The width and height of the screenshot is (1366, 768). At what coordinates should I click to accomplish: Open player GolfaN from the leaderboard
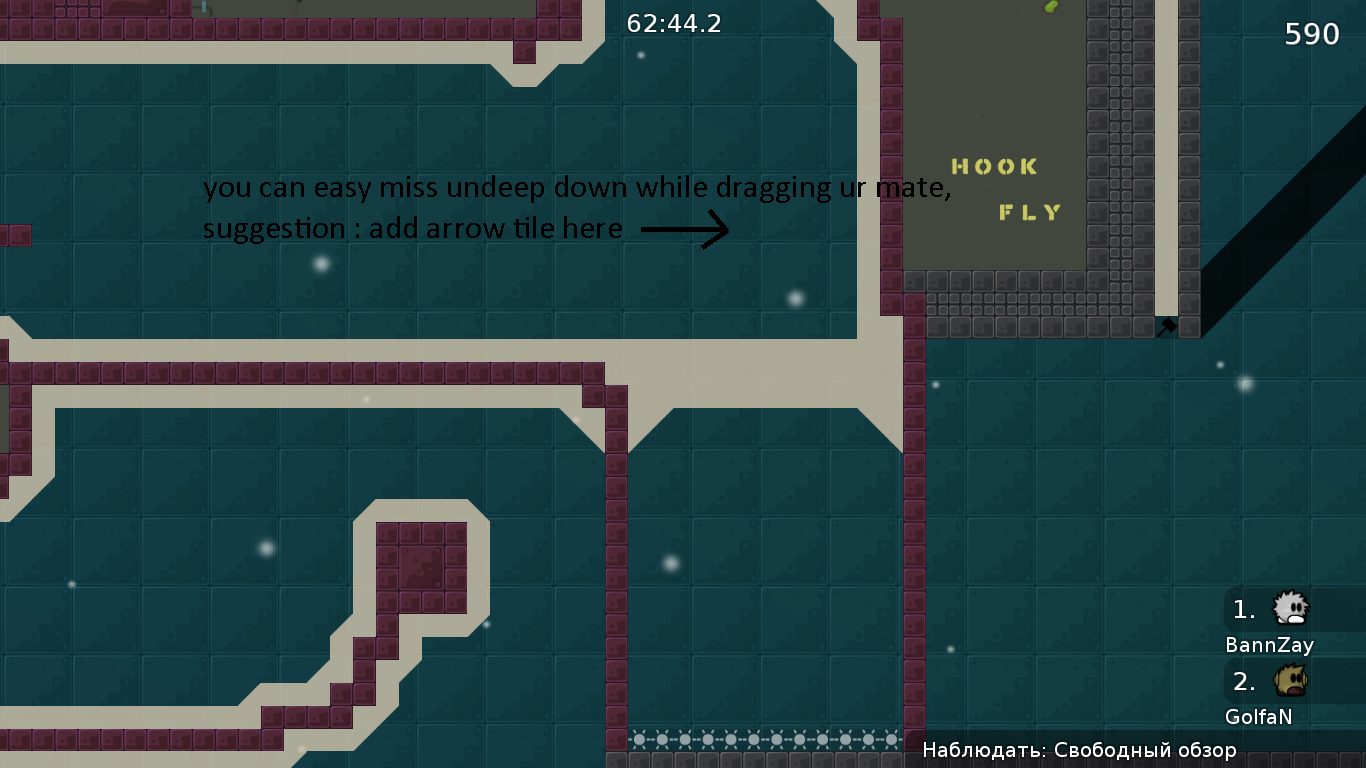tap(1258, 716)
